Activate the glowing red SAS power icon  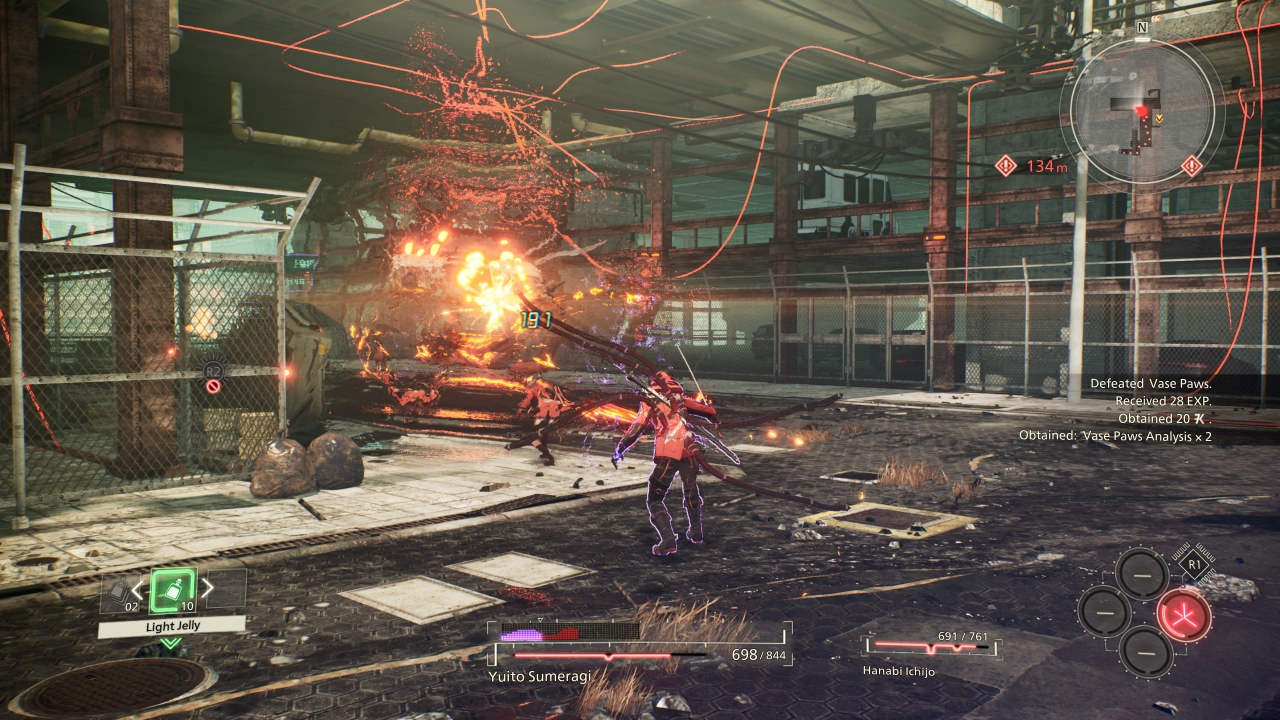pos(1184,614)
